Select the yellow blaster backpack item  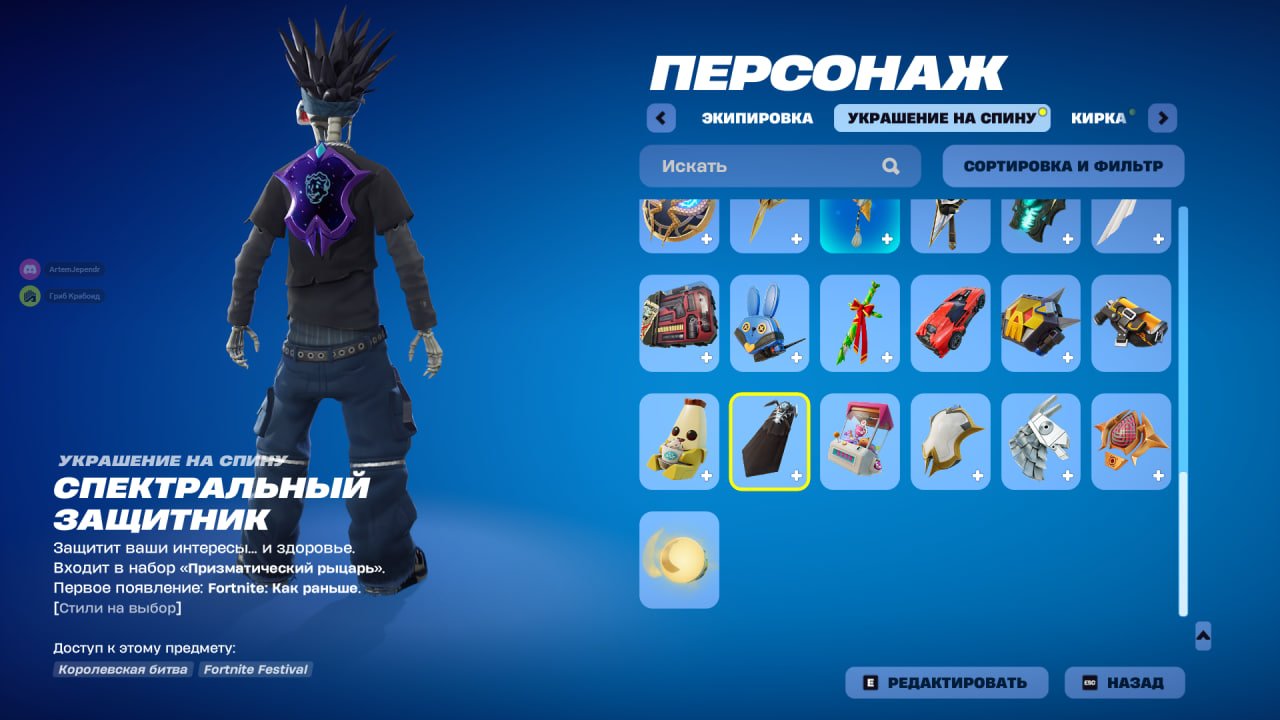1129,323
